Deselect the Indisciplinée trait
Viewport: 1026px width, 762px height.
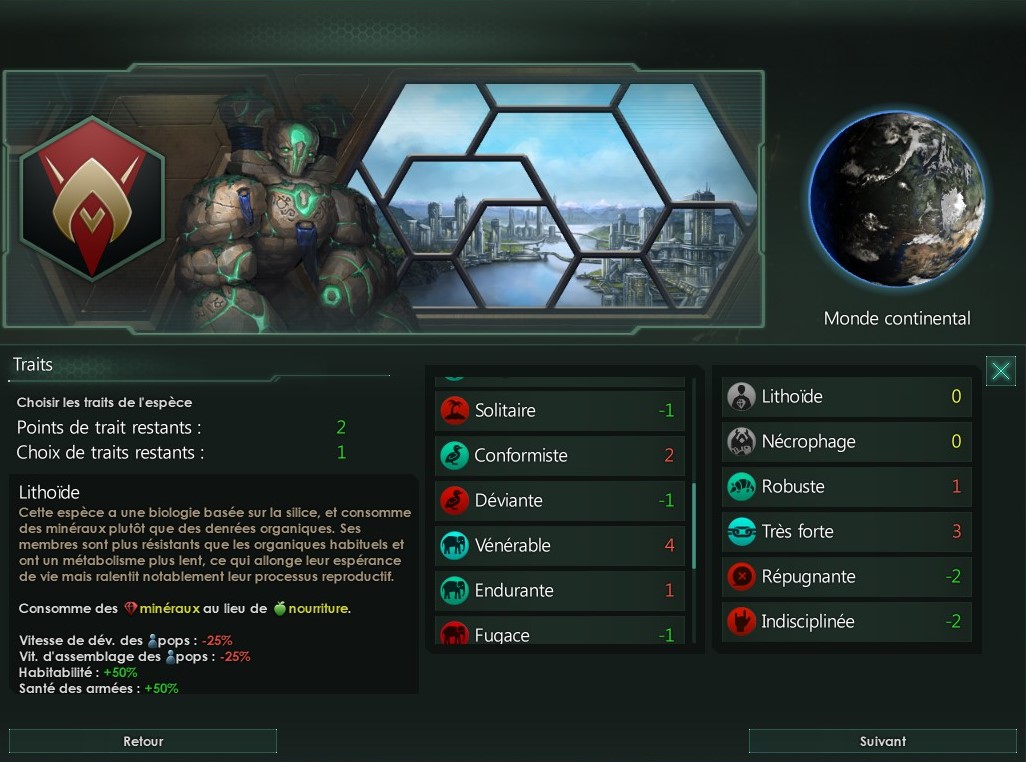(x=846, y=621)
